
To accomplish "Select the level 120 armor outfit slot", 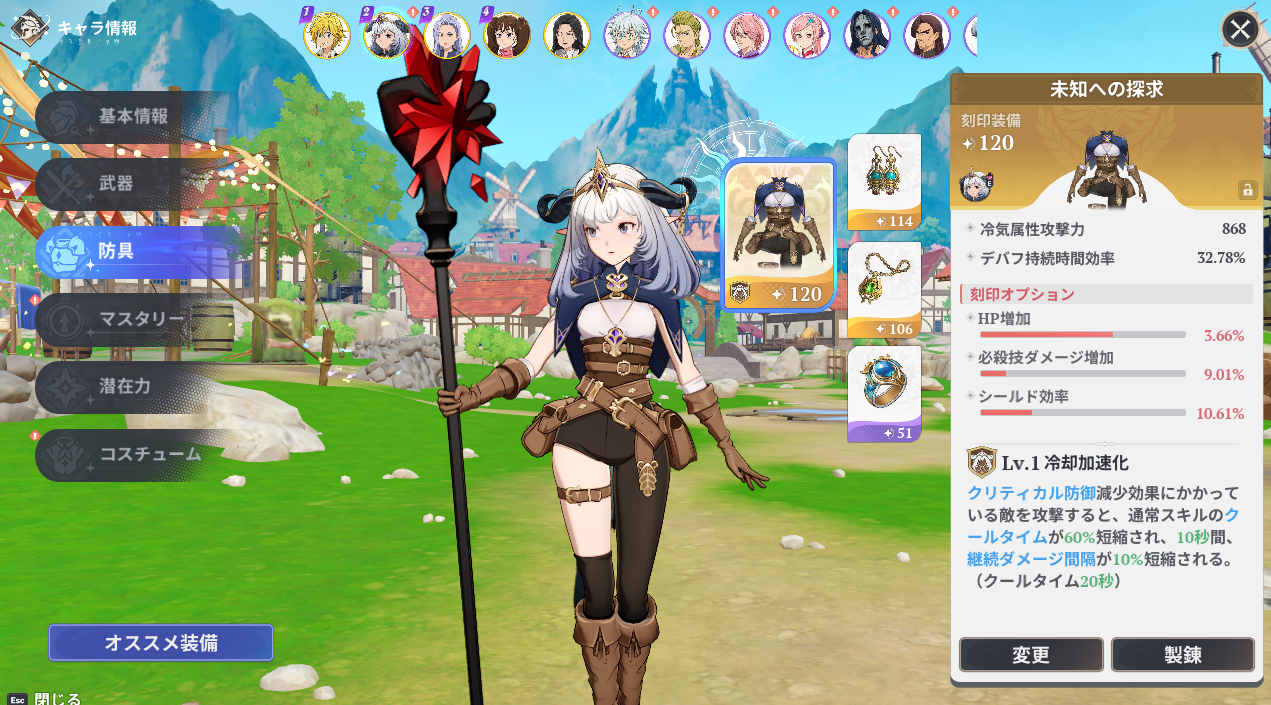I will 779,235.
